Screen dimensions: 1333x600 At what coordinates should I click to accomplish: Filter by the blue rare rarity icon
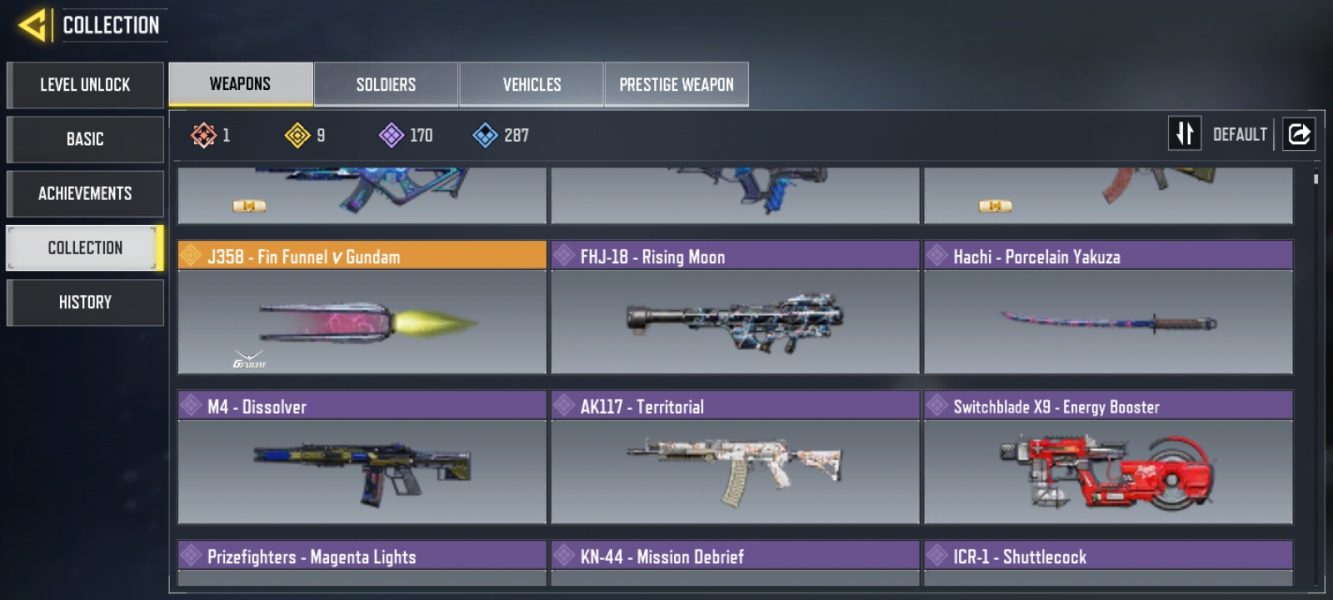point(486,135)
